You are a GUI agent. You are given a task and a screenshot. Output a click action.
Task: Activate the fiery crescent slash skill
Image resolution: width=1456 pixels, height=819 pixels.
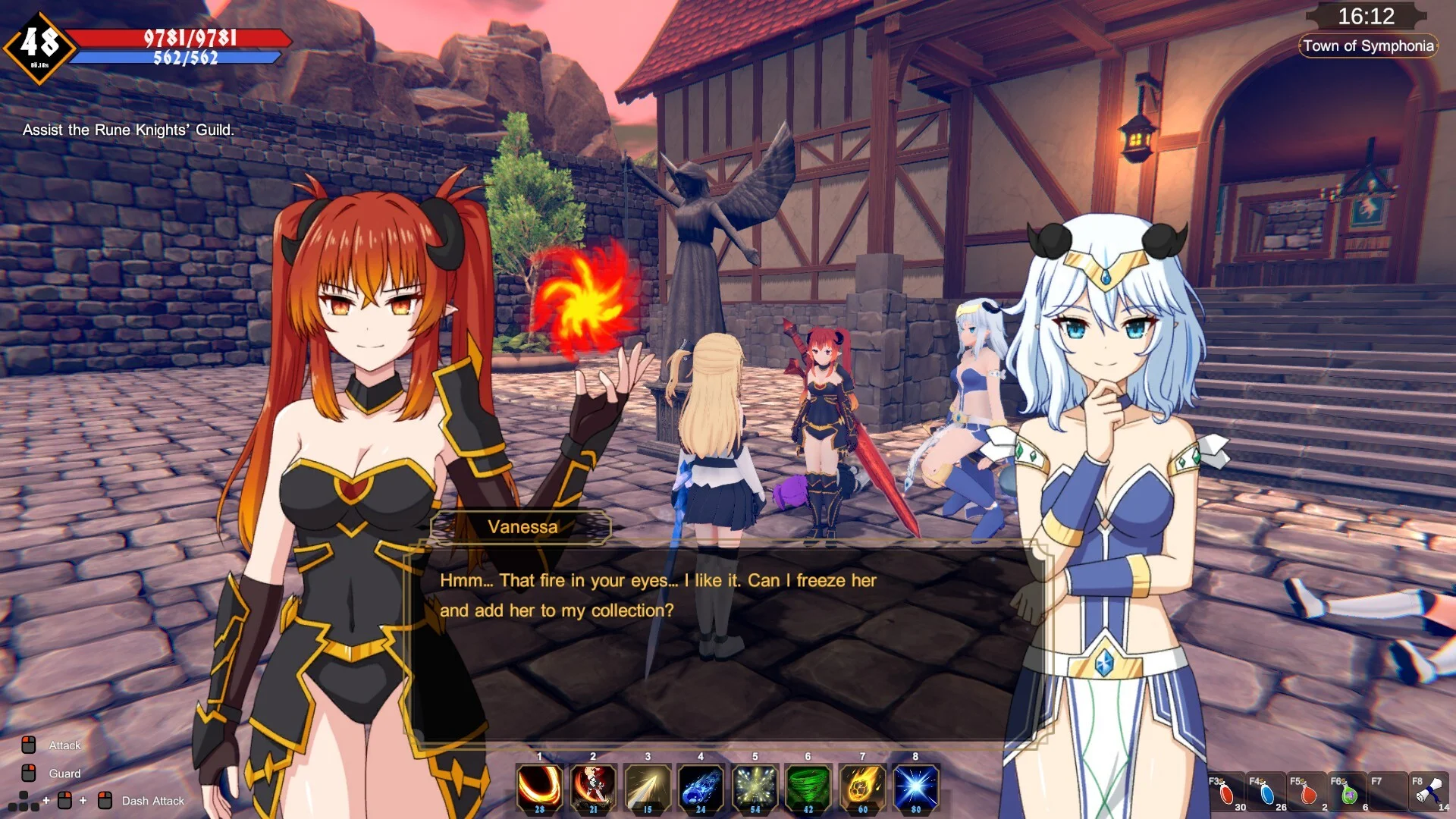[x=539, y=787]
